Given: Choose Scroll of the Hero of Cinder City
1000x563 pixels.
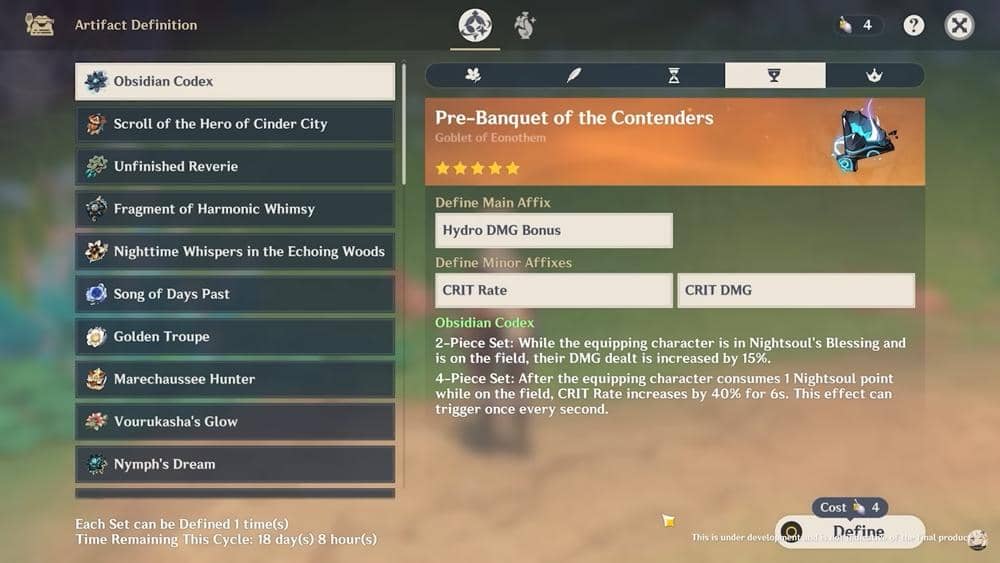Looking at the screenshot, I should [x=235, y=124].
